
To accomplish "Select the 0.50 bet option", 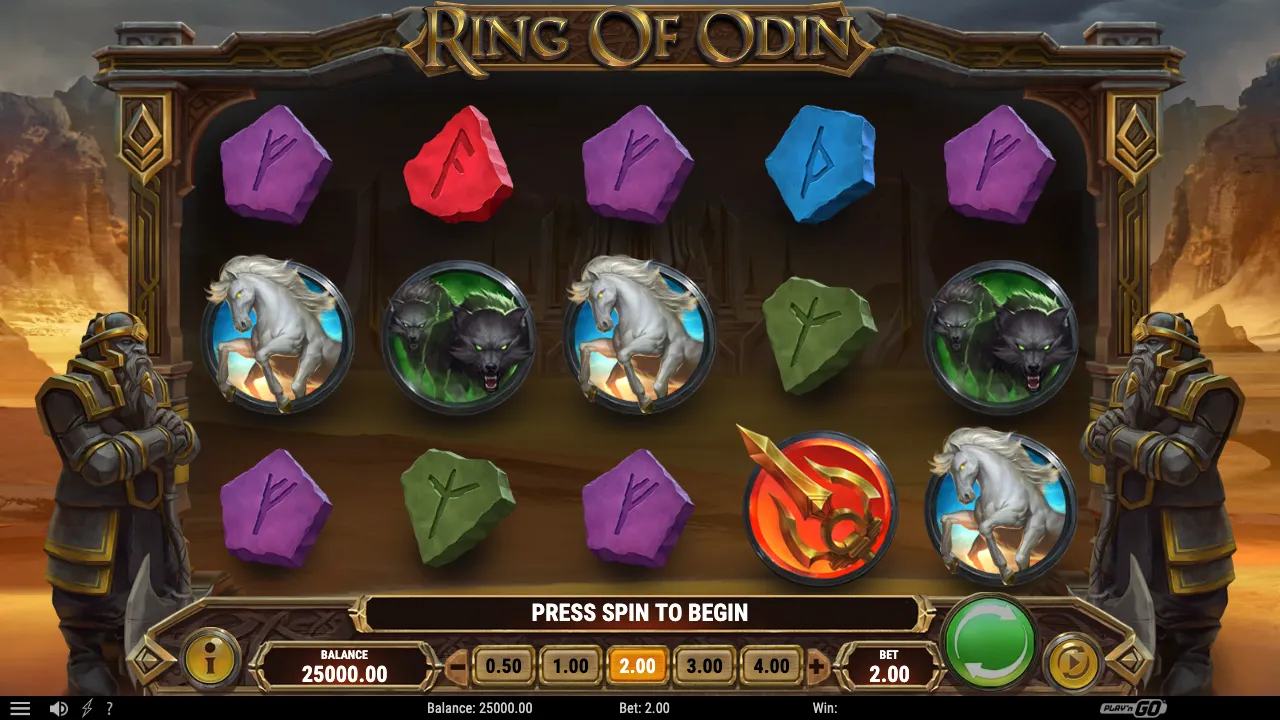I will pyautogui.click(x=506, y=664).
